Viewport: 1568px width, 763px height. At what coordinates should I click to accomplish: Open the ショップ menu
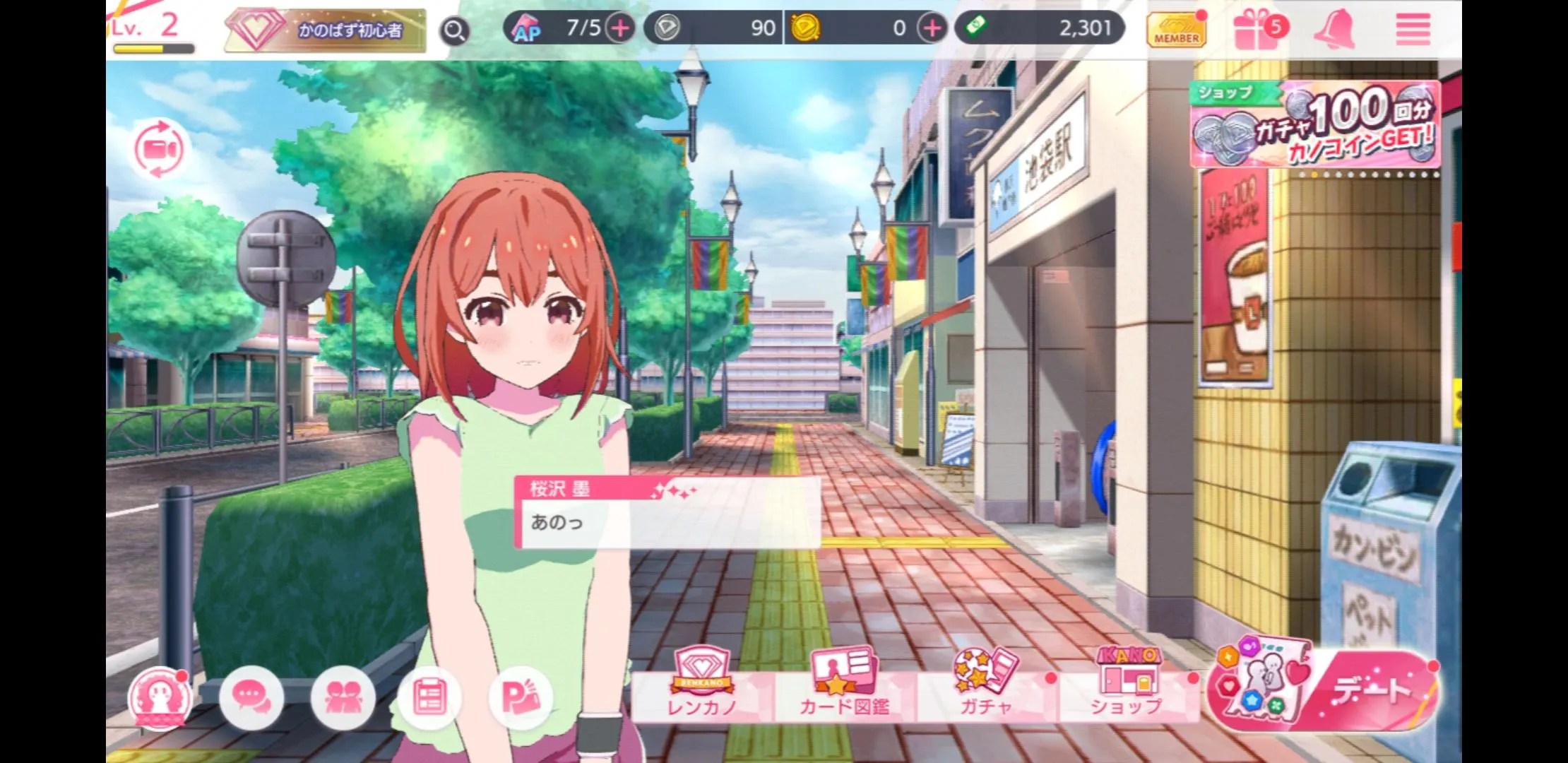tap(1127, 685)
